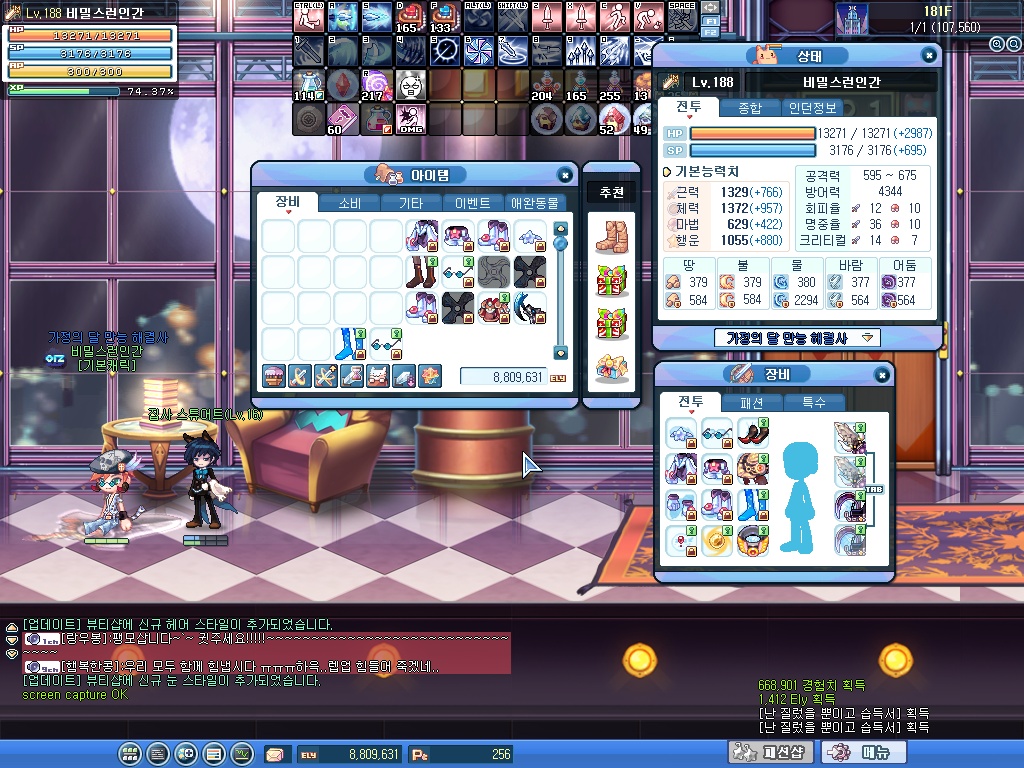Open the 기타 inventory tab
This screenshot has width=1024, height=768.
click(x=411, y=203)
